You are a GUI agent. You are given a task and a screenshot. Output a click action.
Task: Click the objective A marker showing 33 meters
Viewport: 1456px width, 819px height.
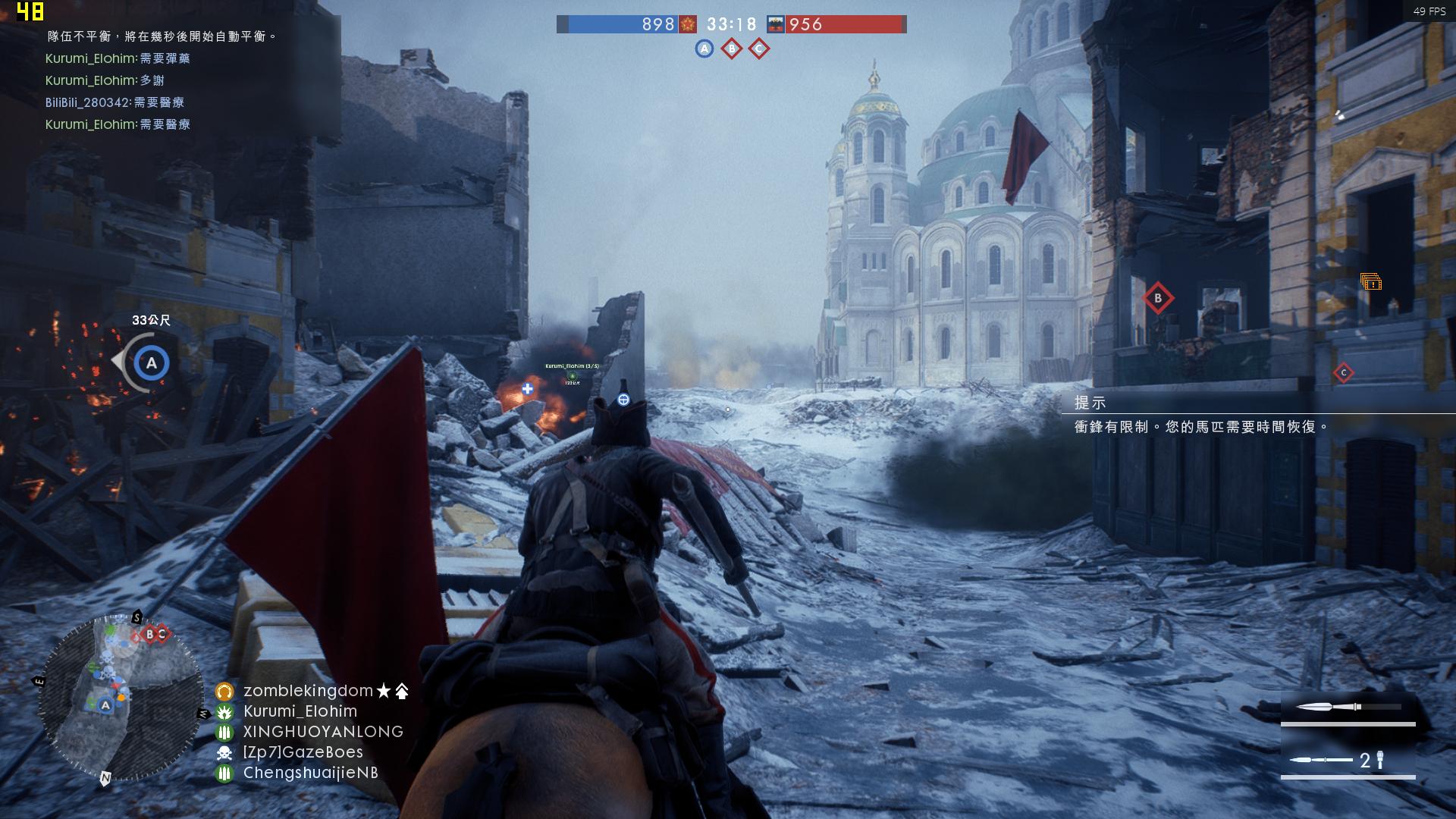tap(151, 363)
